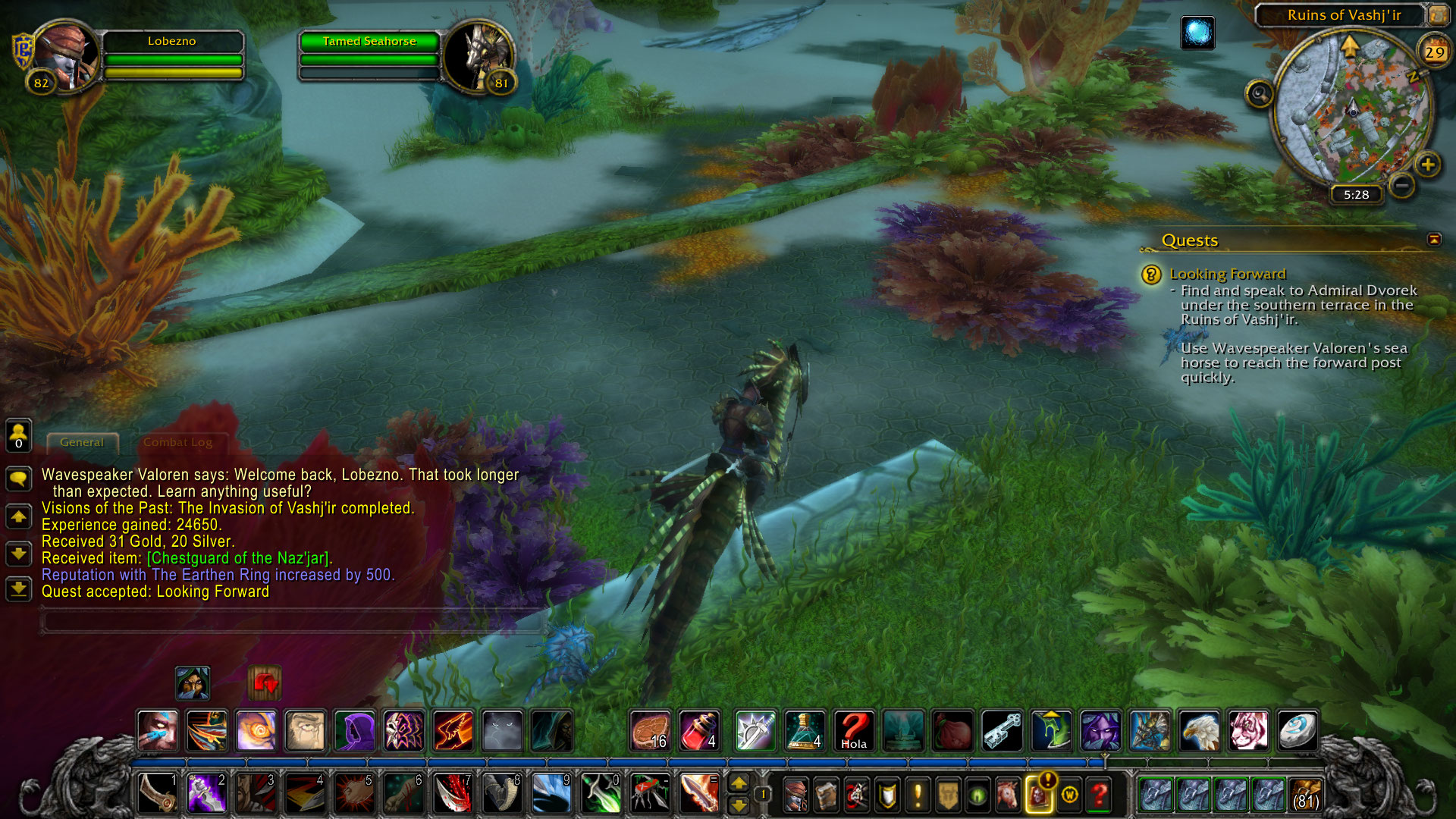Open the chat speech bubble menu
The height and width of the screenshot is (819, 1456).
(x=18, y=479)
